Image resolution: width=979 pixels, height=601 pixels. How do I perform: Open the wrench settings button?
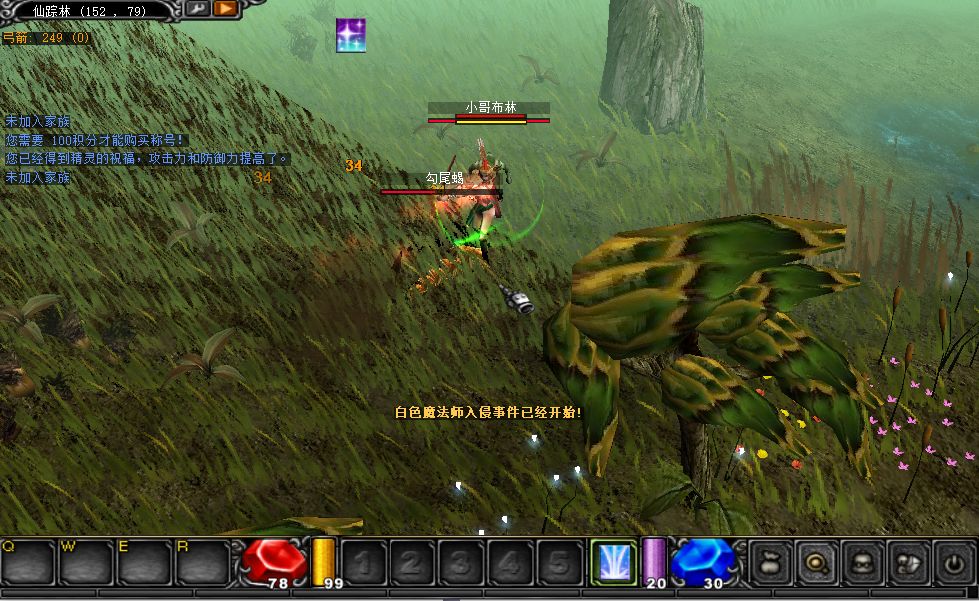(197, 9)
